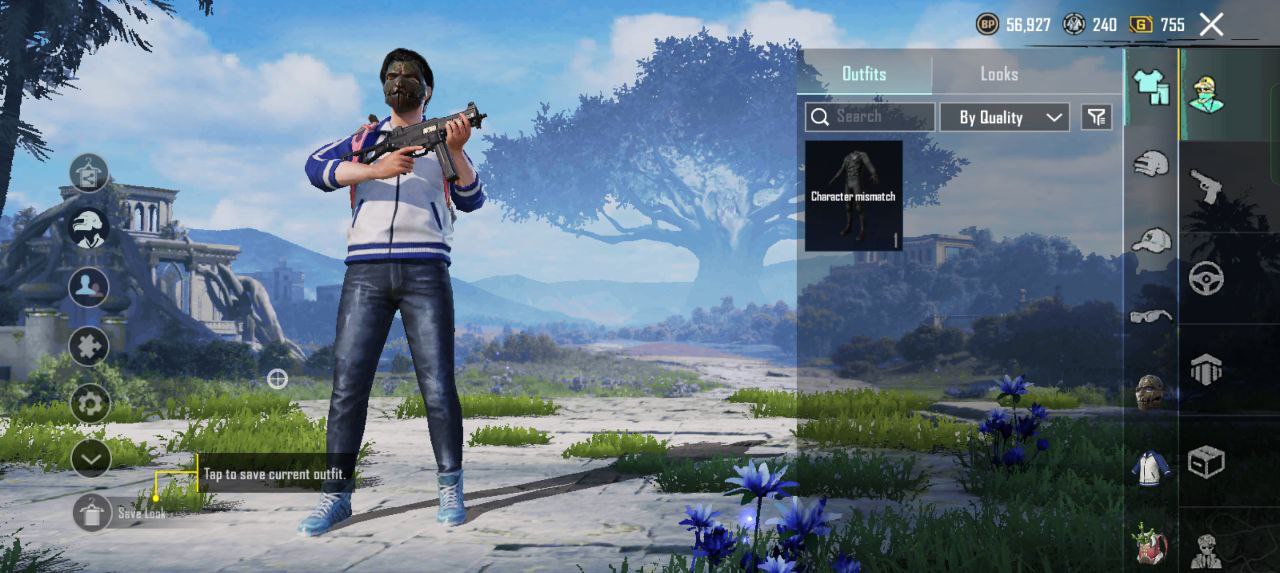Tap the Save Look button
This screenshot has height=573, width=1280.
(92, 513)
